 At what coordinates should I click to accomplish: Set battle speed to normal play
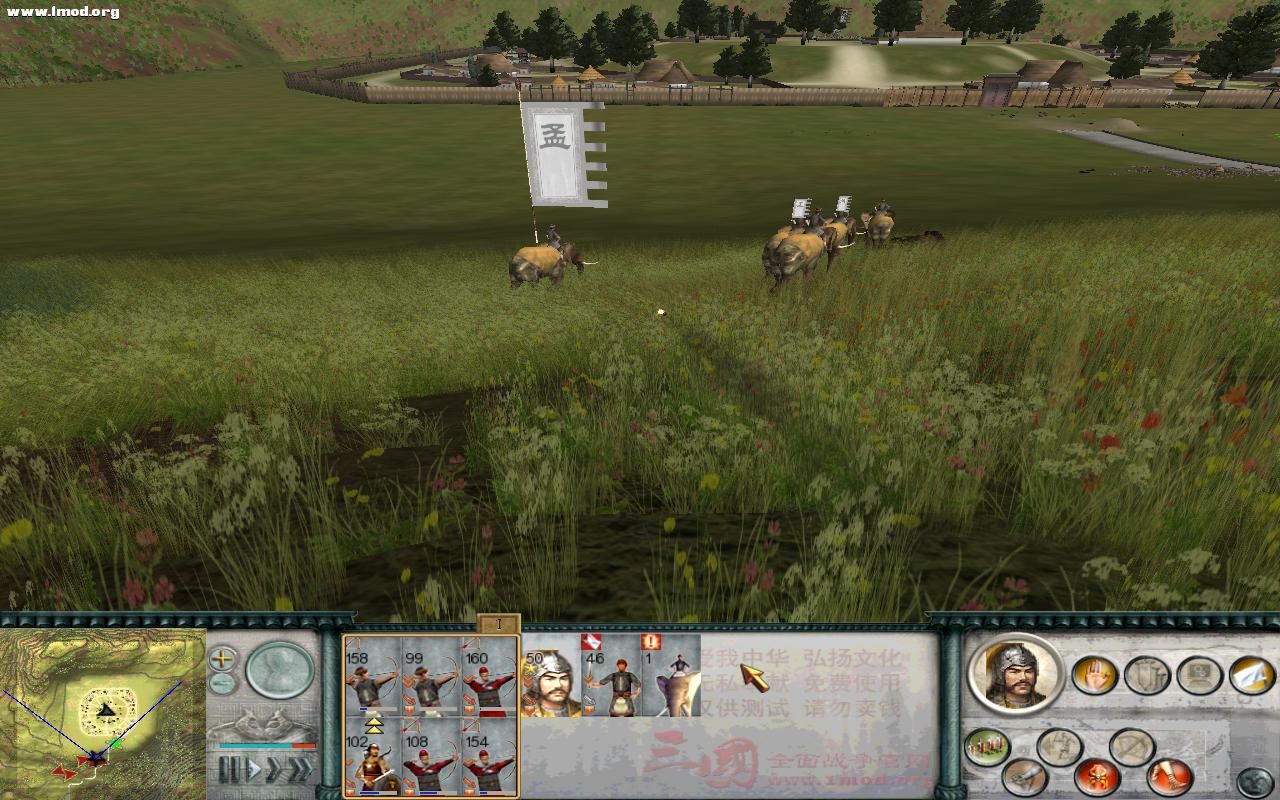click(x=254, y=770)
